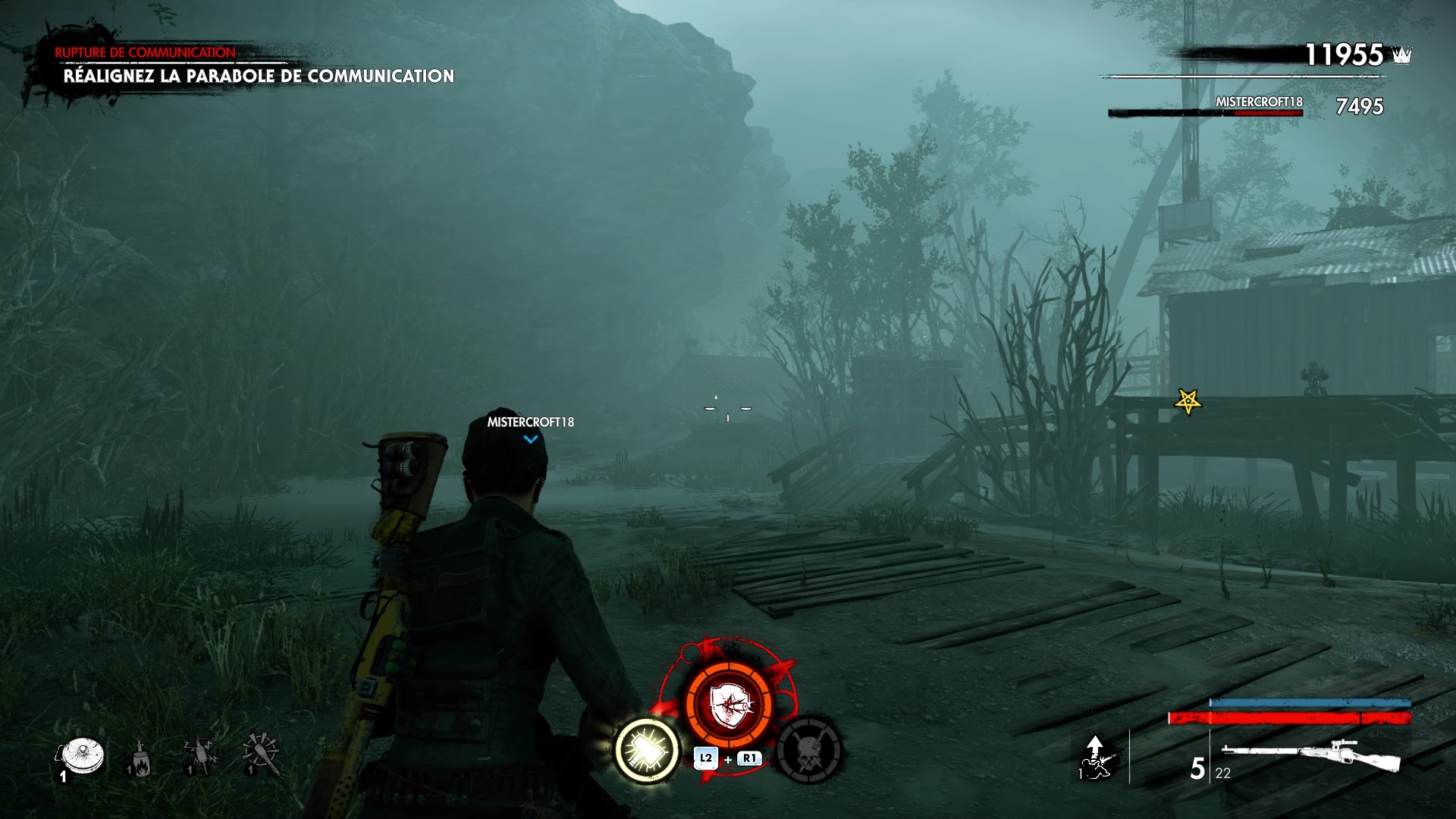
Task: Choose the incendiary bottle item
Action: [140, 757]
